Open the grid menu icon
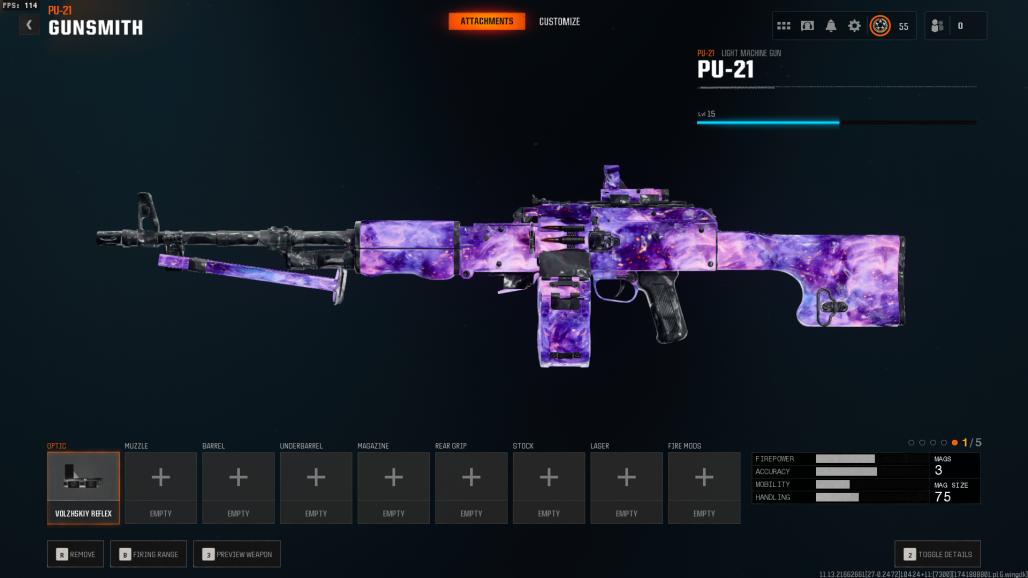 784,26
